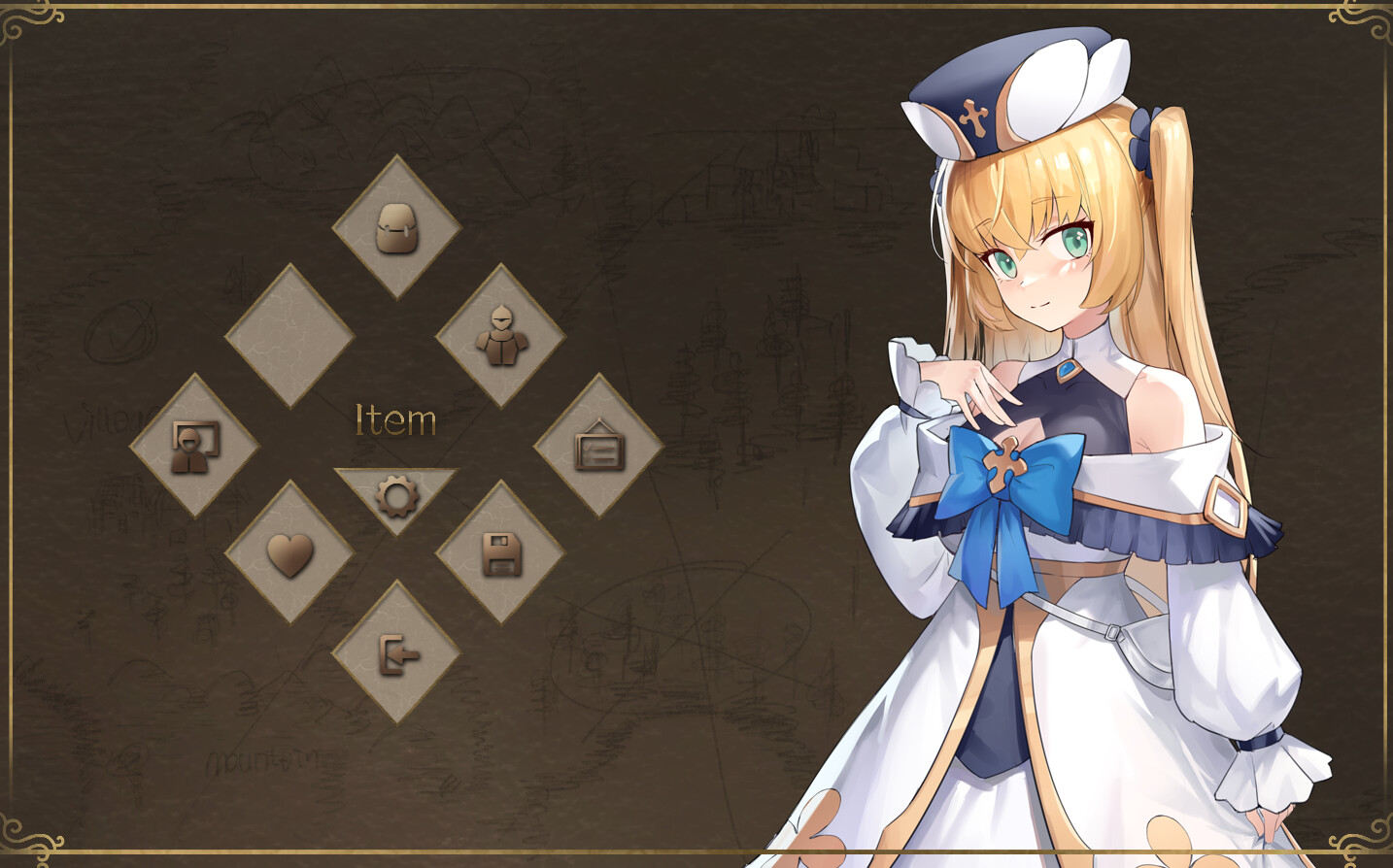1393x868 pixels.
Task: Open the gear settings triangle
Action: (396, 494)
